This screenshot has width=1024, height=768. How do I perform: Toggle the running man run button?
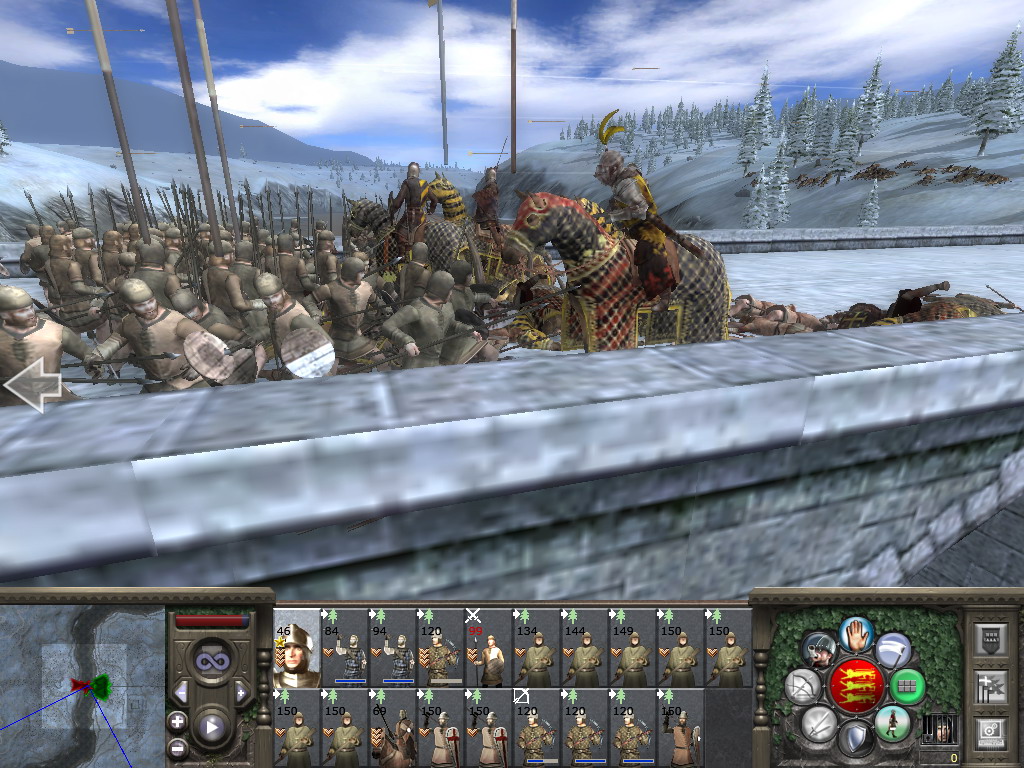pos(893,724)
